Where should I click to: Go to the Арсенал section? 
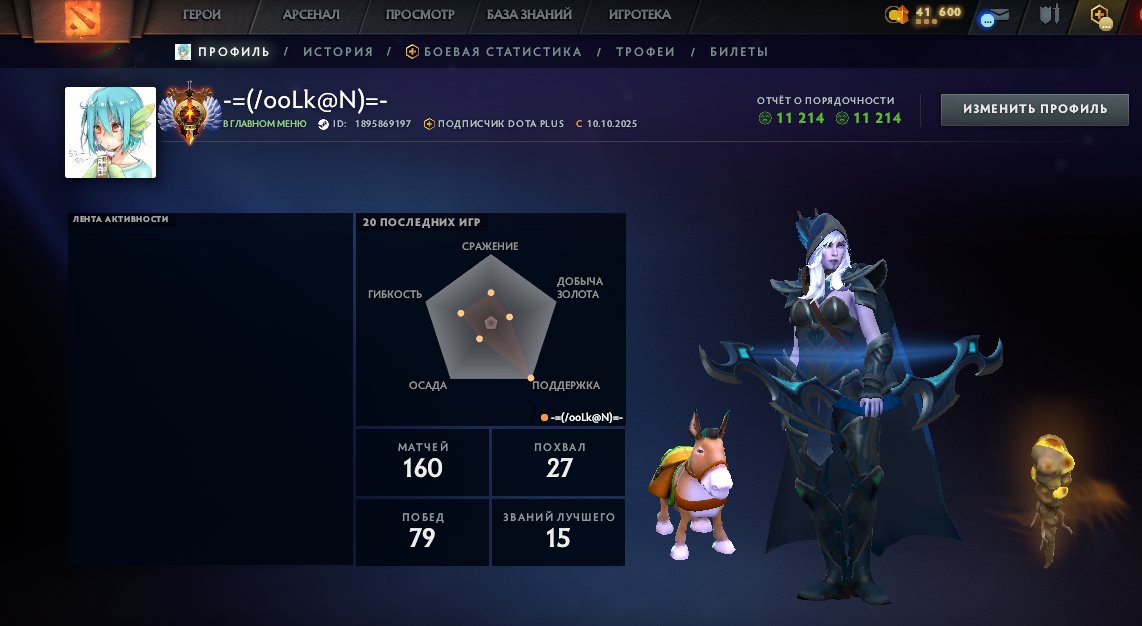click(311, 15)
